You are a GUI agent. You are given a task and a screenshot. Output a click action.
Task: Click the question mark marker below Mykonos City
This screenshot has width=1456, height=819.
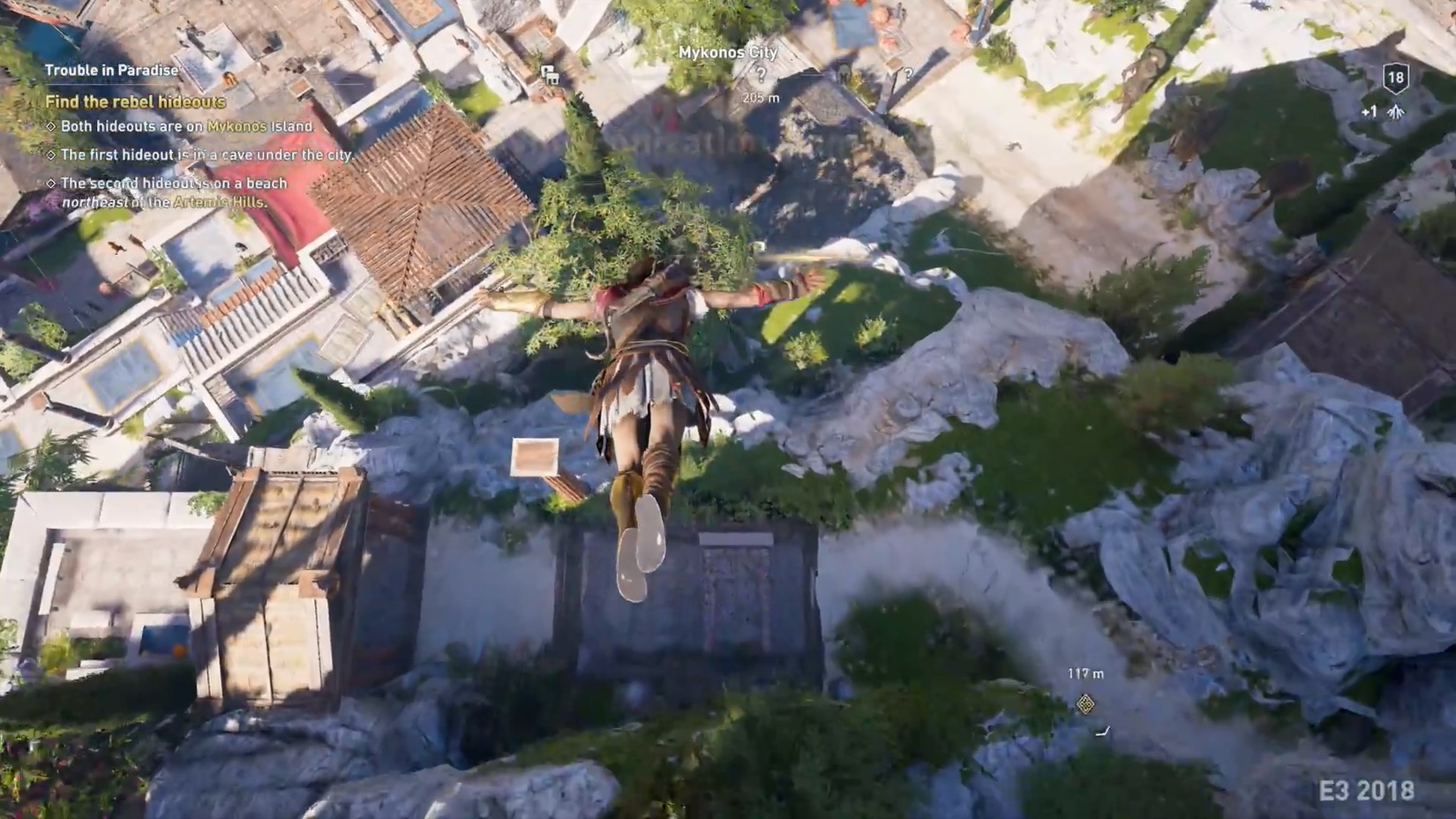tap(762, 74)
